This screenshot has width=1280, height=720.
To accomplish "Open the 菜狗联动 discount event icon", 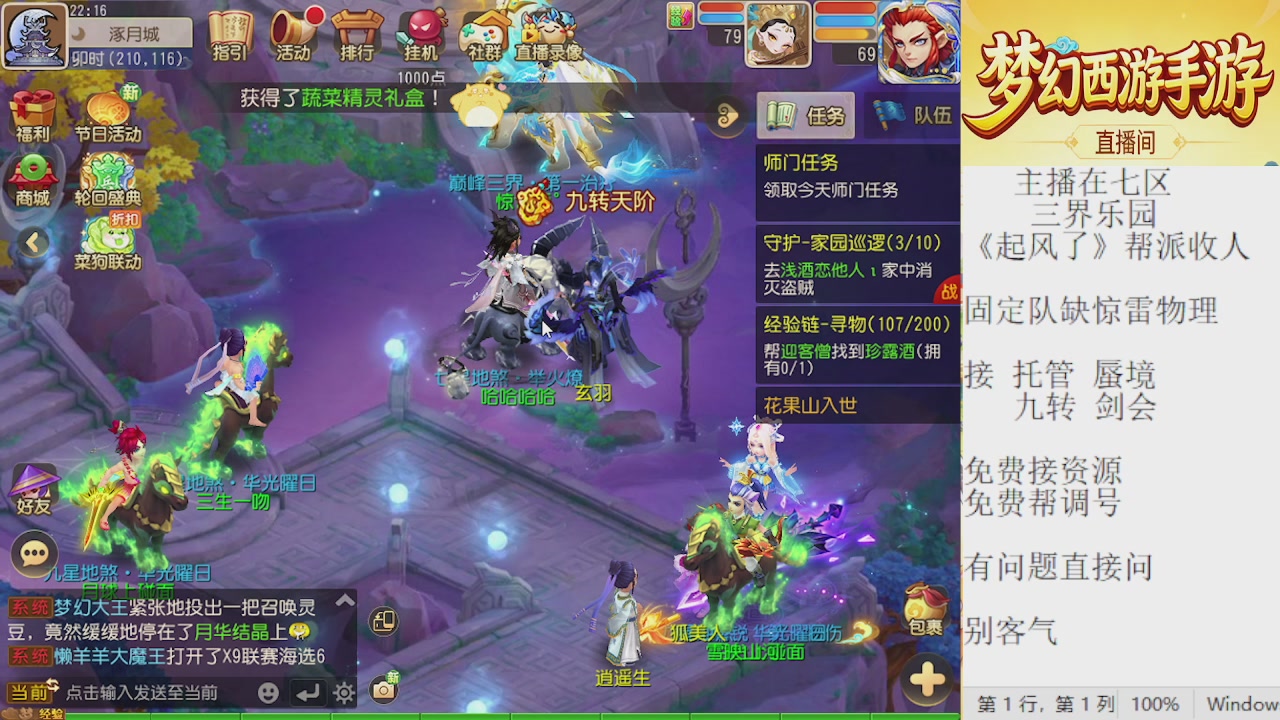I will tap(110, 240).
